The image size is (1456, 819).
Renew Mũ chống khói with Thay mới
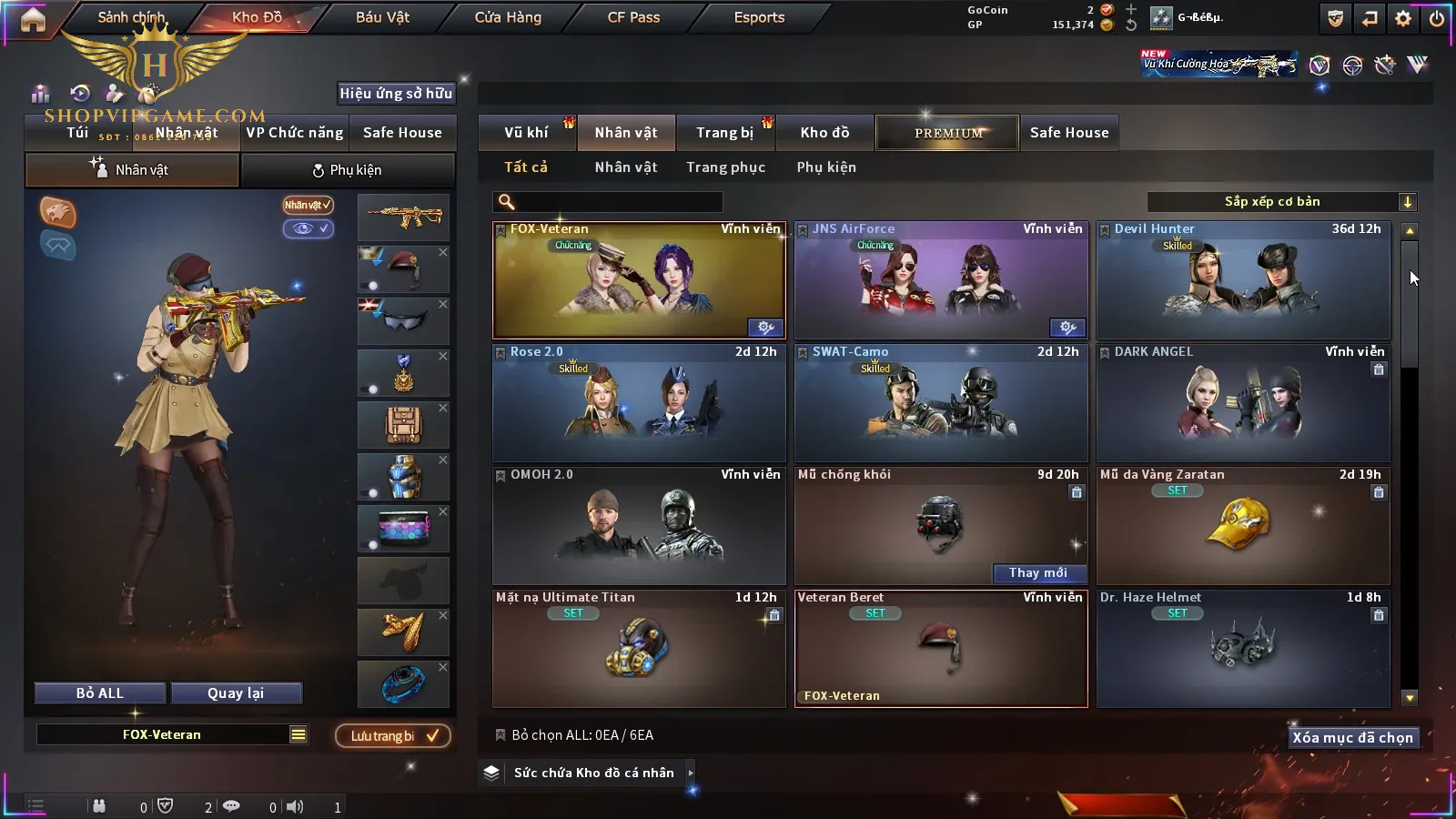1037,572
